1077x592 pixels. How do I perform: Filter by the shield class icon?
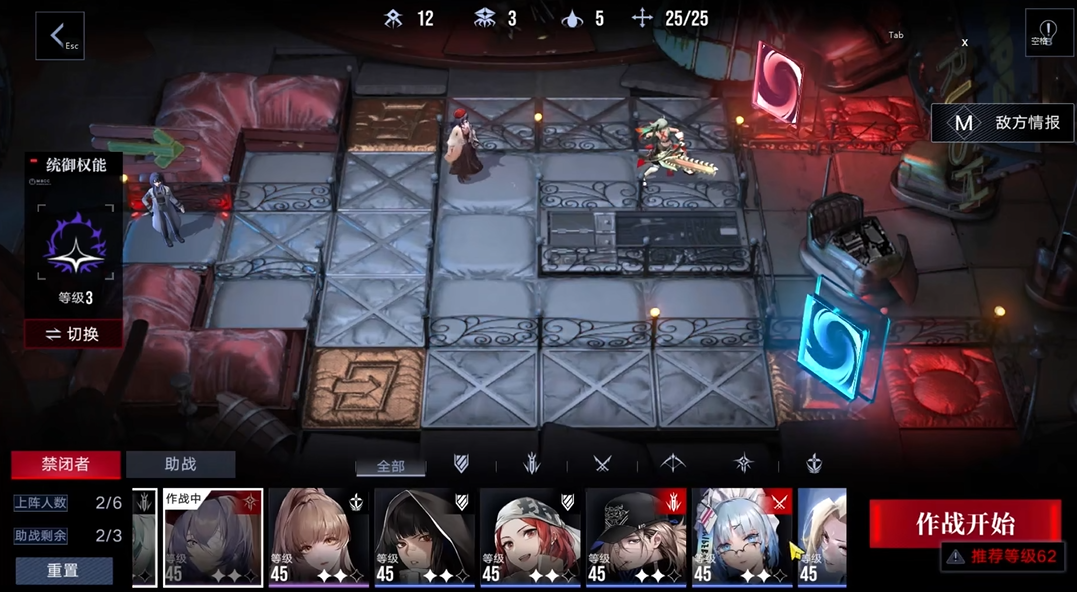coord(461,463)
